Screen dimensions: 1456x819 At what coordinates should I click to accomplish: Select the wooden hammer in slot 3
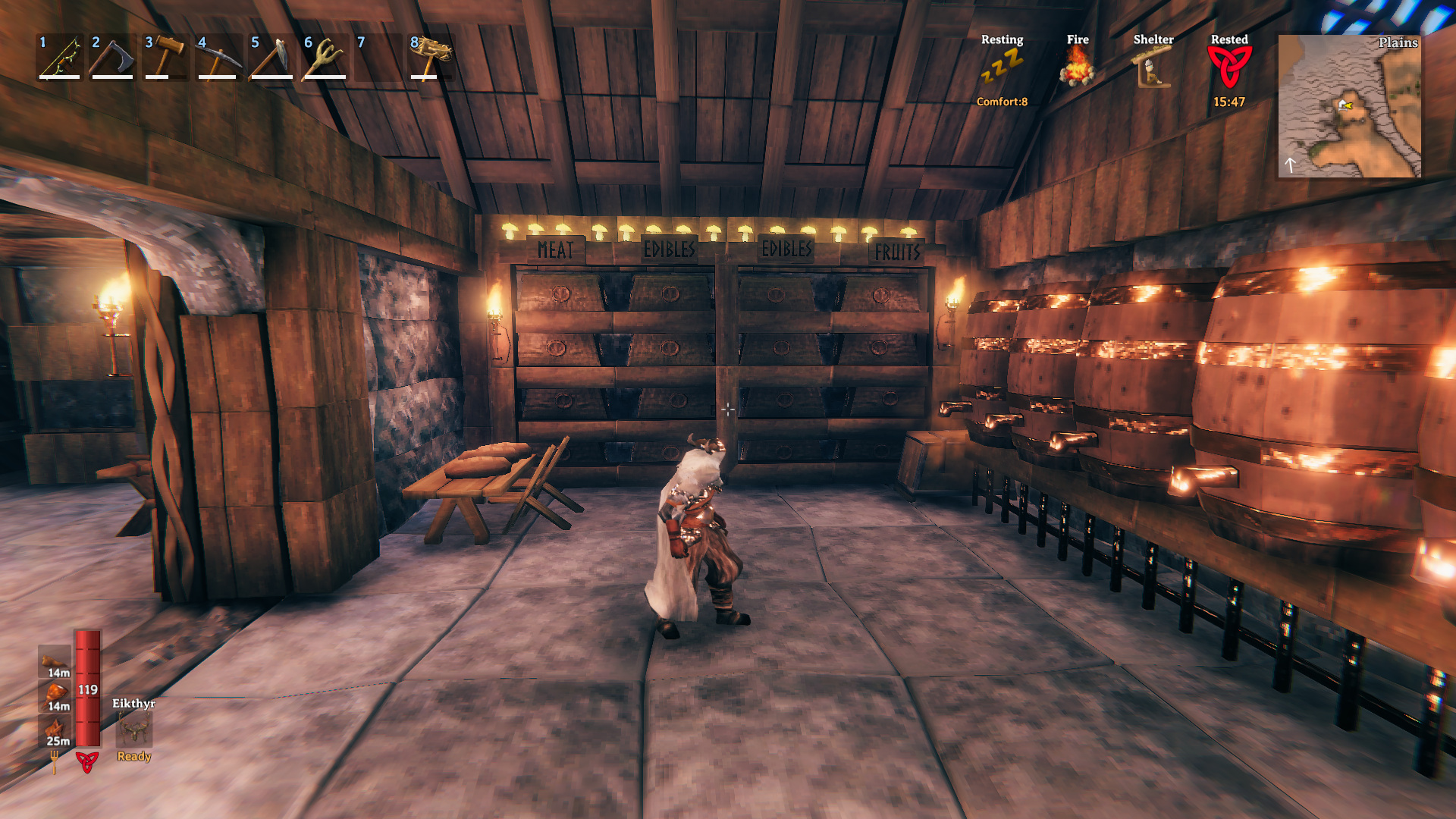165,58
